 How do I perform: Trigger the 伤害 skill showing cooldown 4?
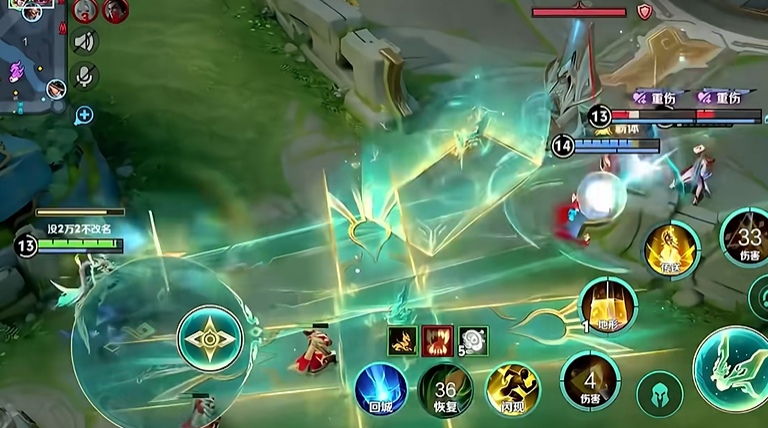(590, 381)
